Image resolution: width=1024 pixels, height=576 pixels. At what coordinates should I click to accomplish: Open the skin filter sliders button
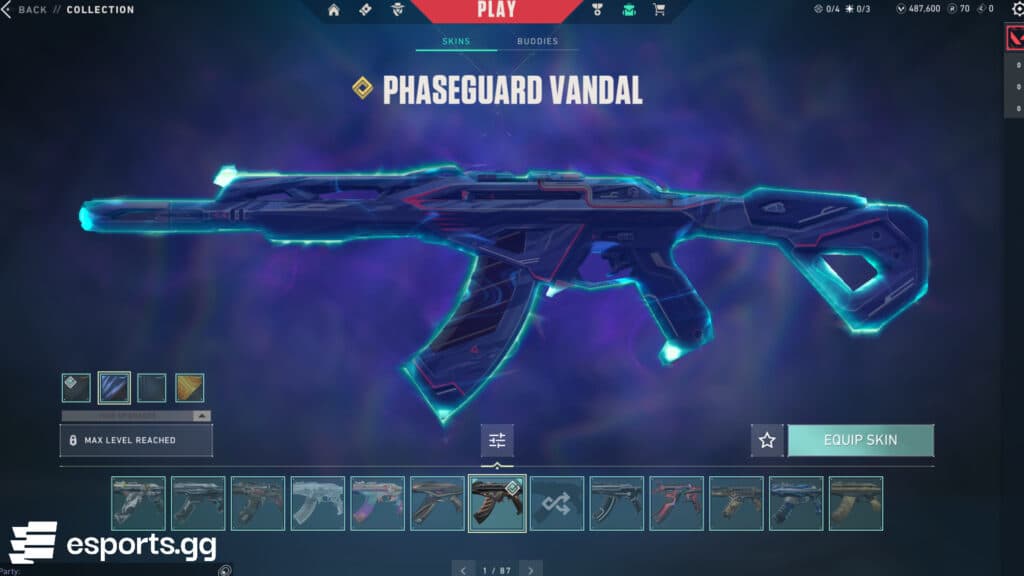[x=497, y=440]
